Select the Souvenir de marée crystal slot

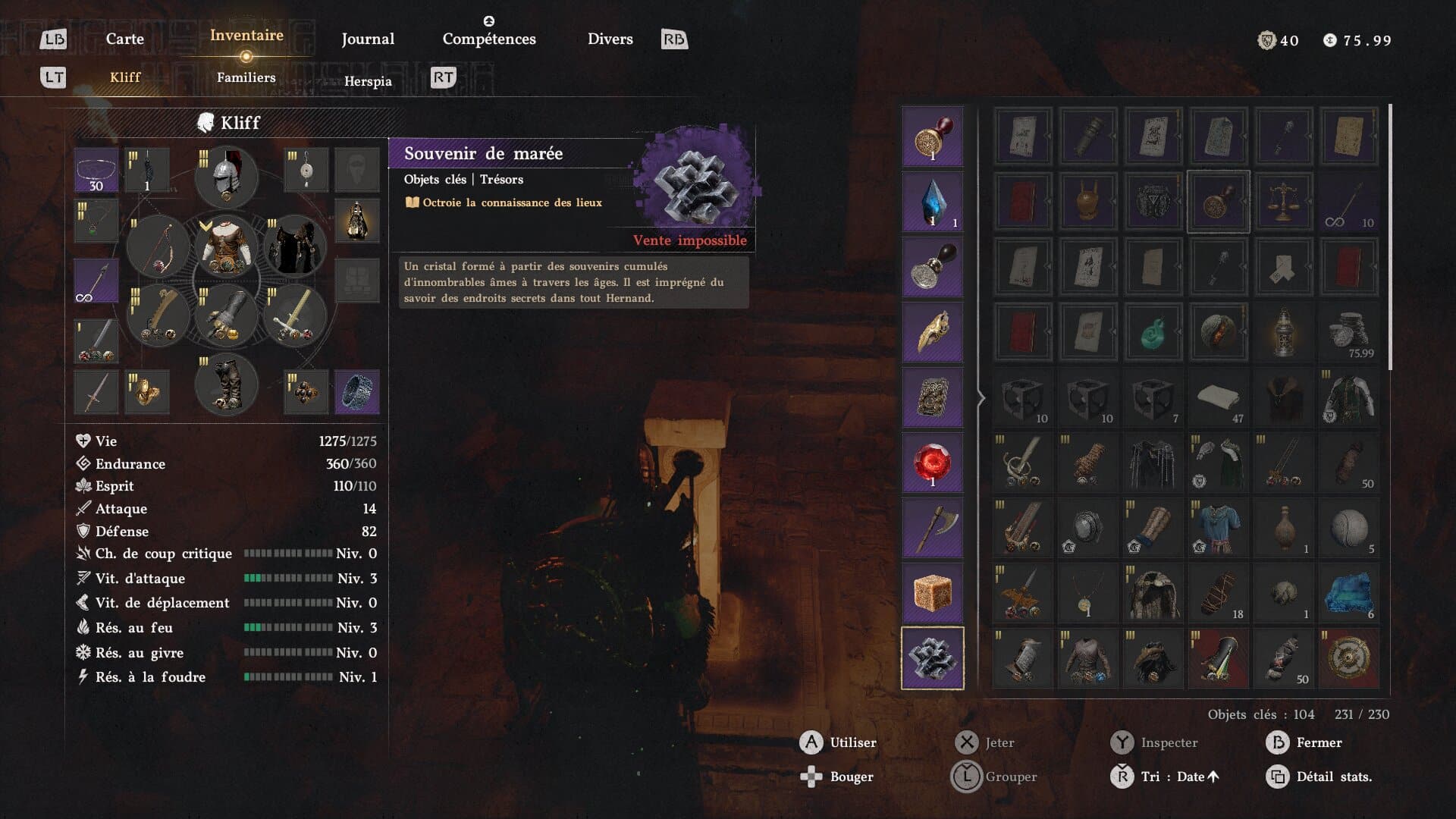pos(932,657)
